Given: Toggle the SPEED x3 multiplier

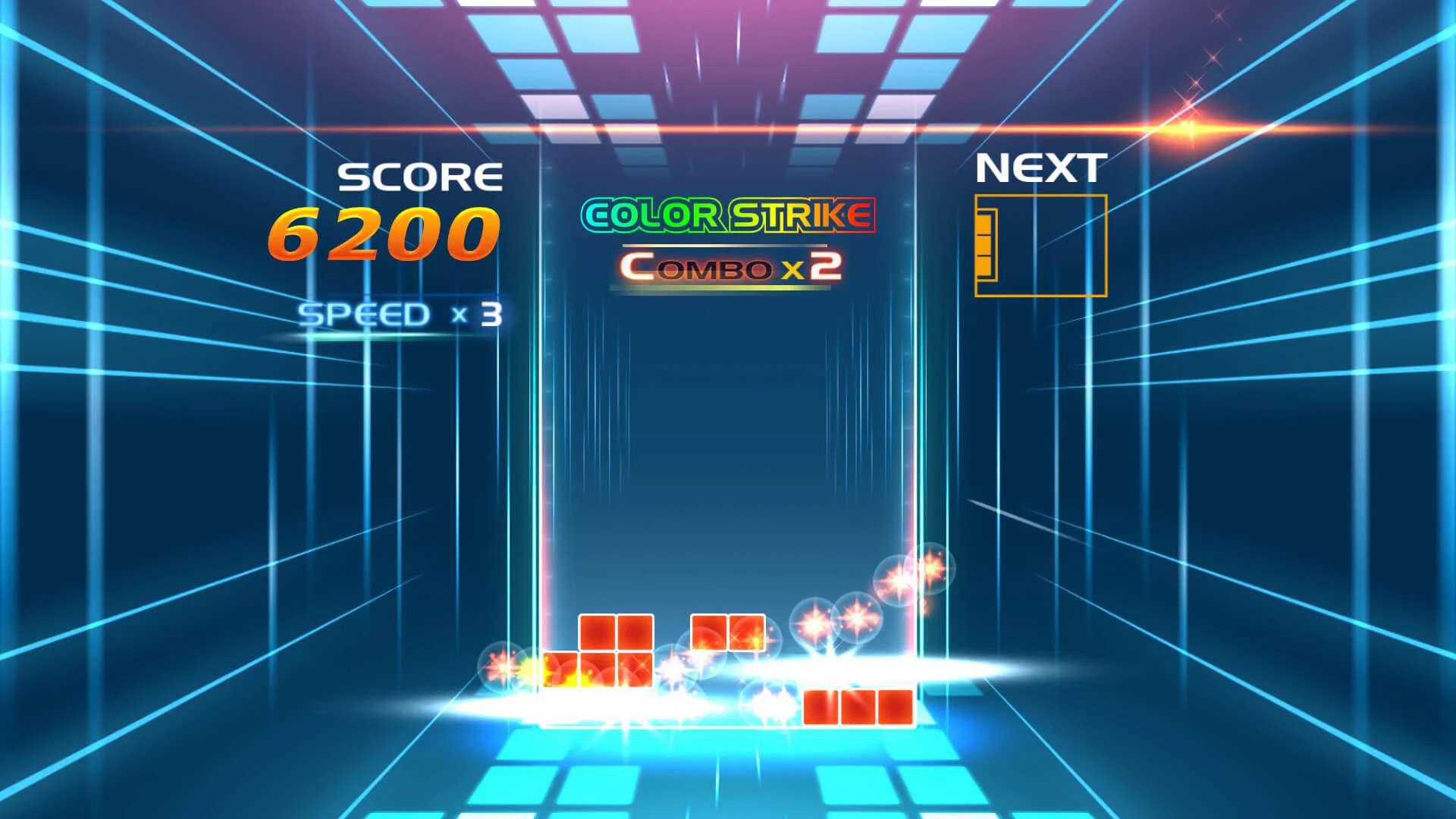Looking at the screenshot, I should point(400,313).
